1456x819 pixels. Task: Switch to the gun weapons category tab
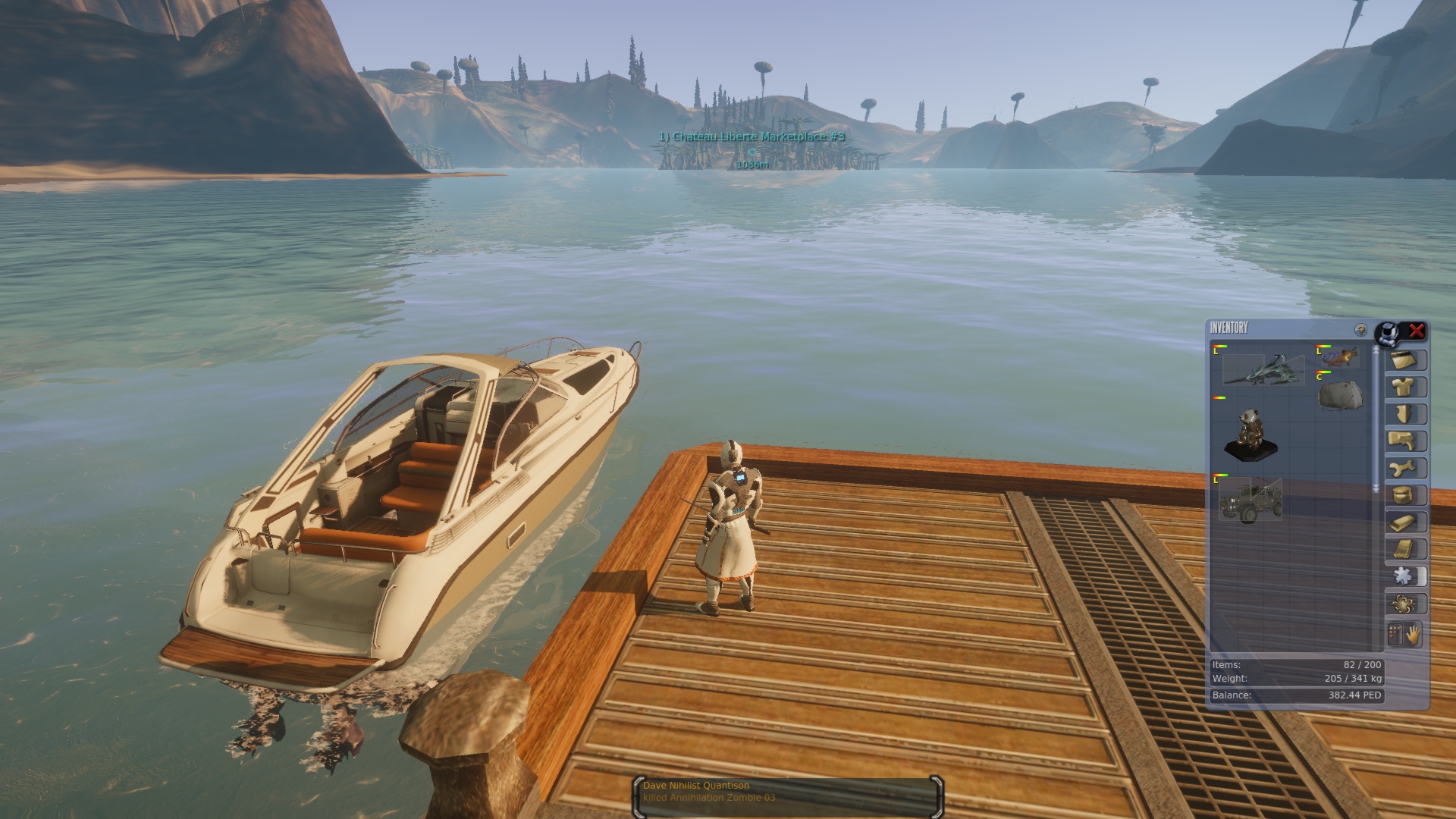[x=1404, y=441]
